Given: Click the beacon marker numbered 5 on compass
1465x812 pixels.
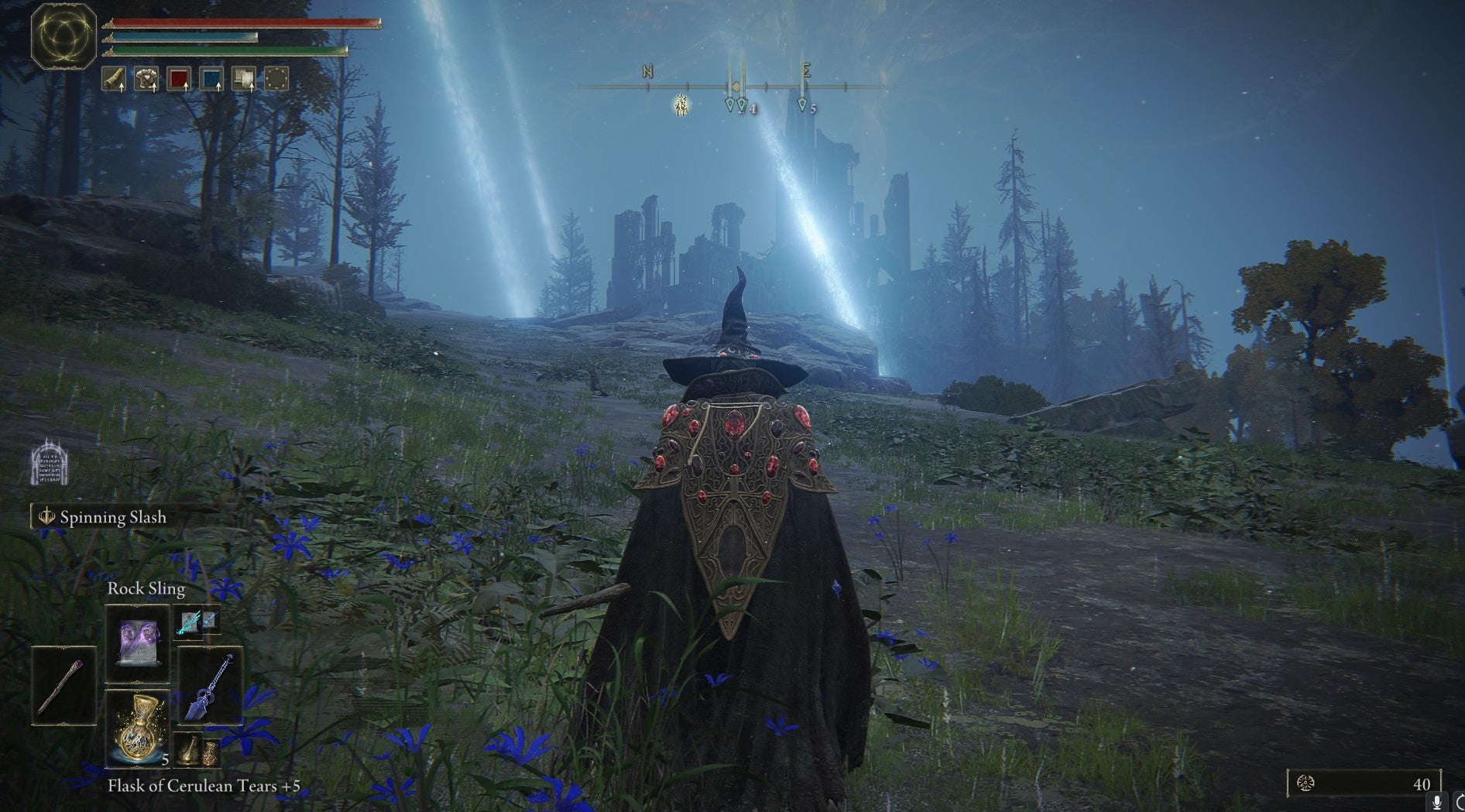Looking at the screenshot, I should point(802,104).
